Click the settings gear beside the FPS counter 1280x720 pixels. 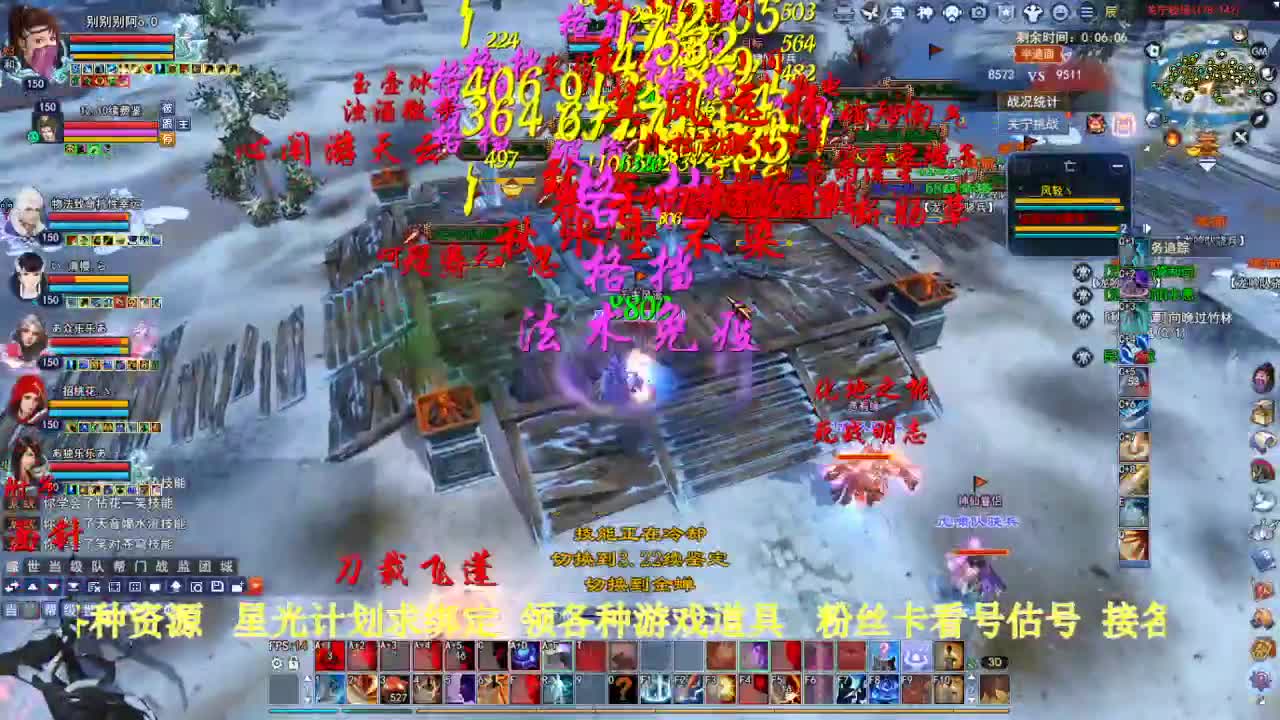[x=277, y=662]
